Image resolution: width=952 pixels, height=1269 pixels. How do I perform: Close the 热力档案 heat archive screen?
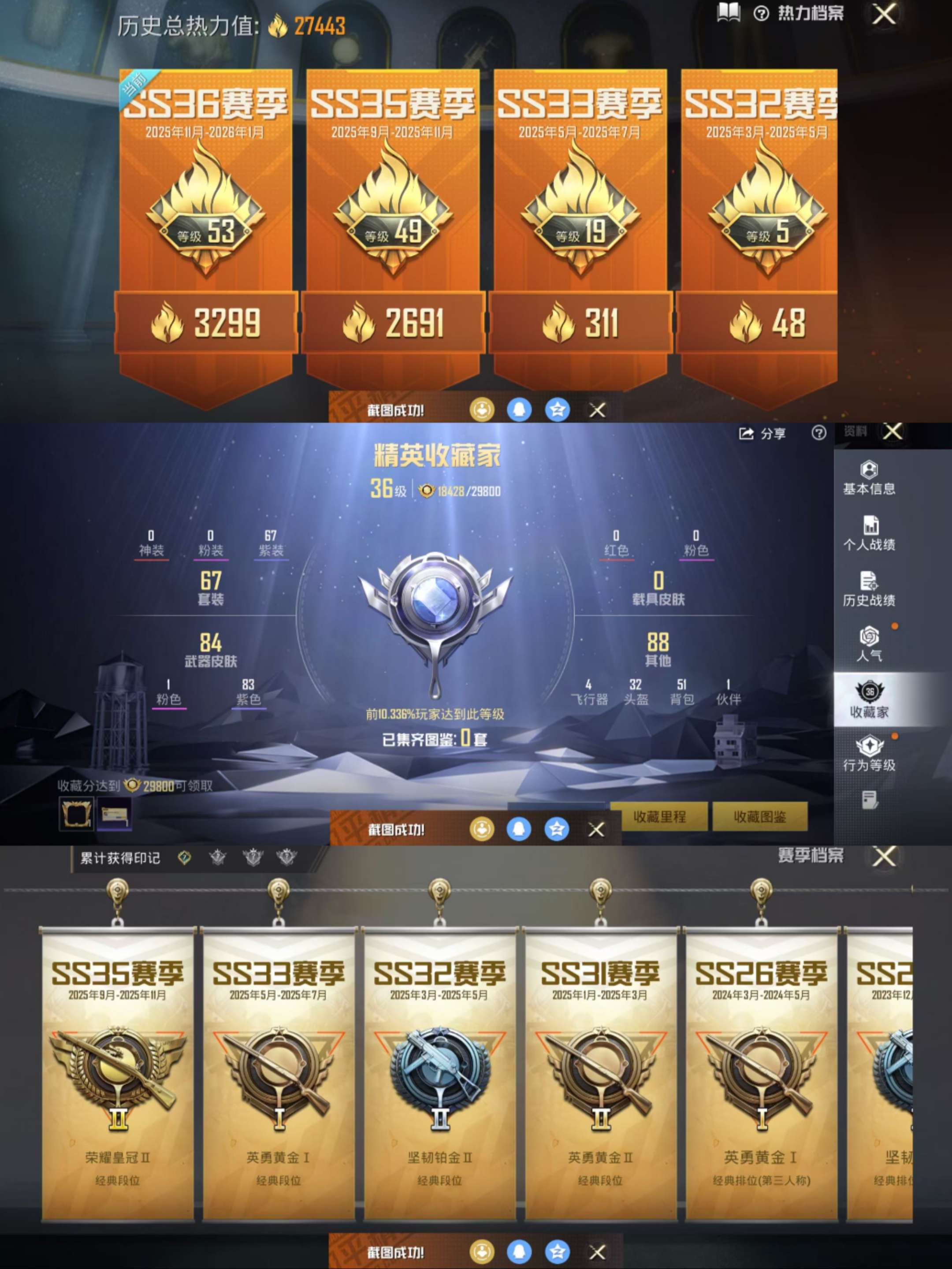[x=884, y=15]
